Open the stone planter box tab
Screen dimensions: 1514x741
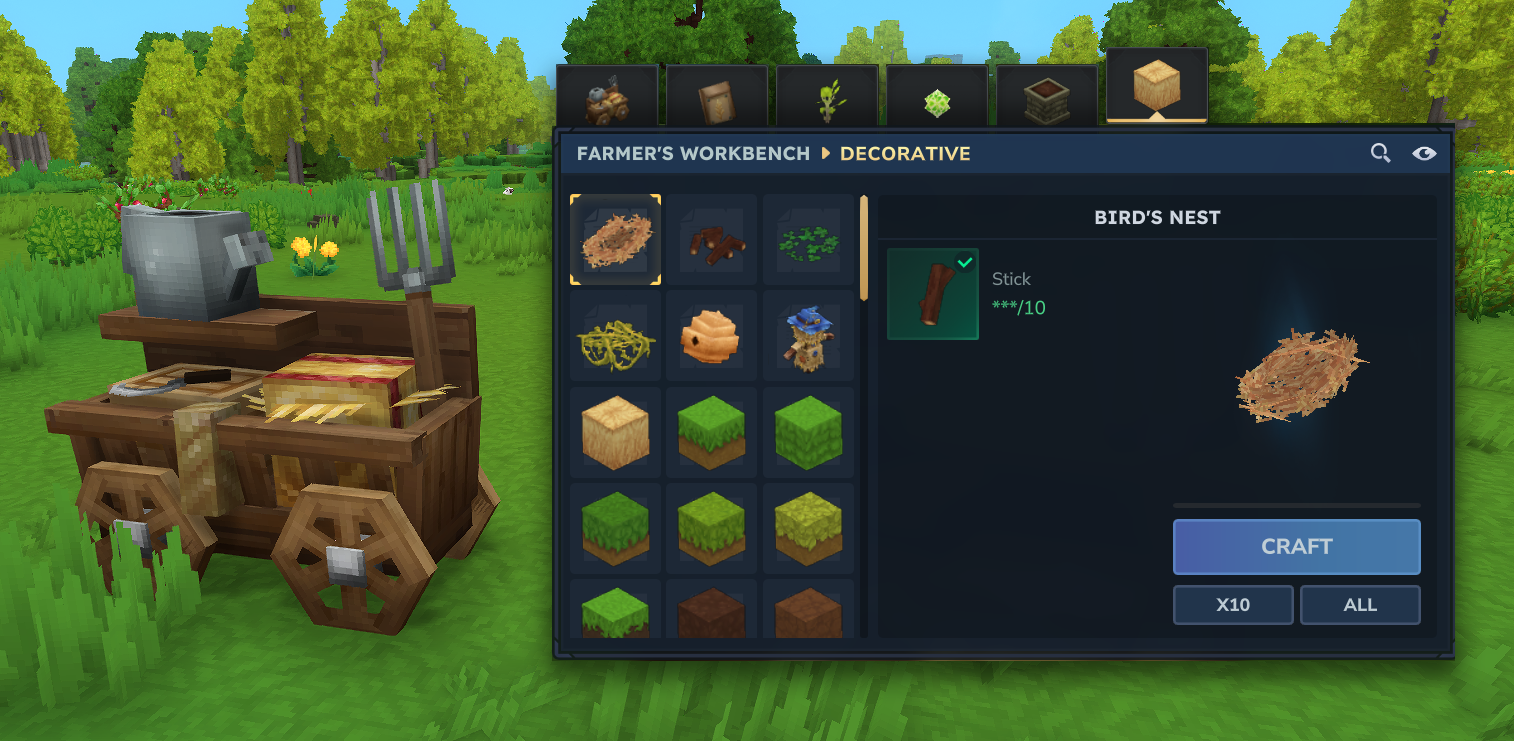pos(1046,97)
